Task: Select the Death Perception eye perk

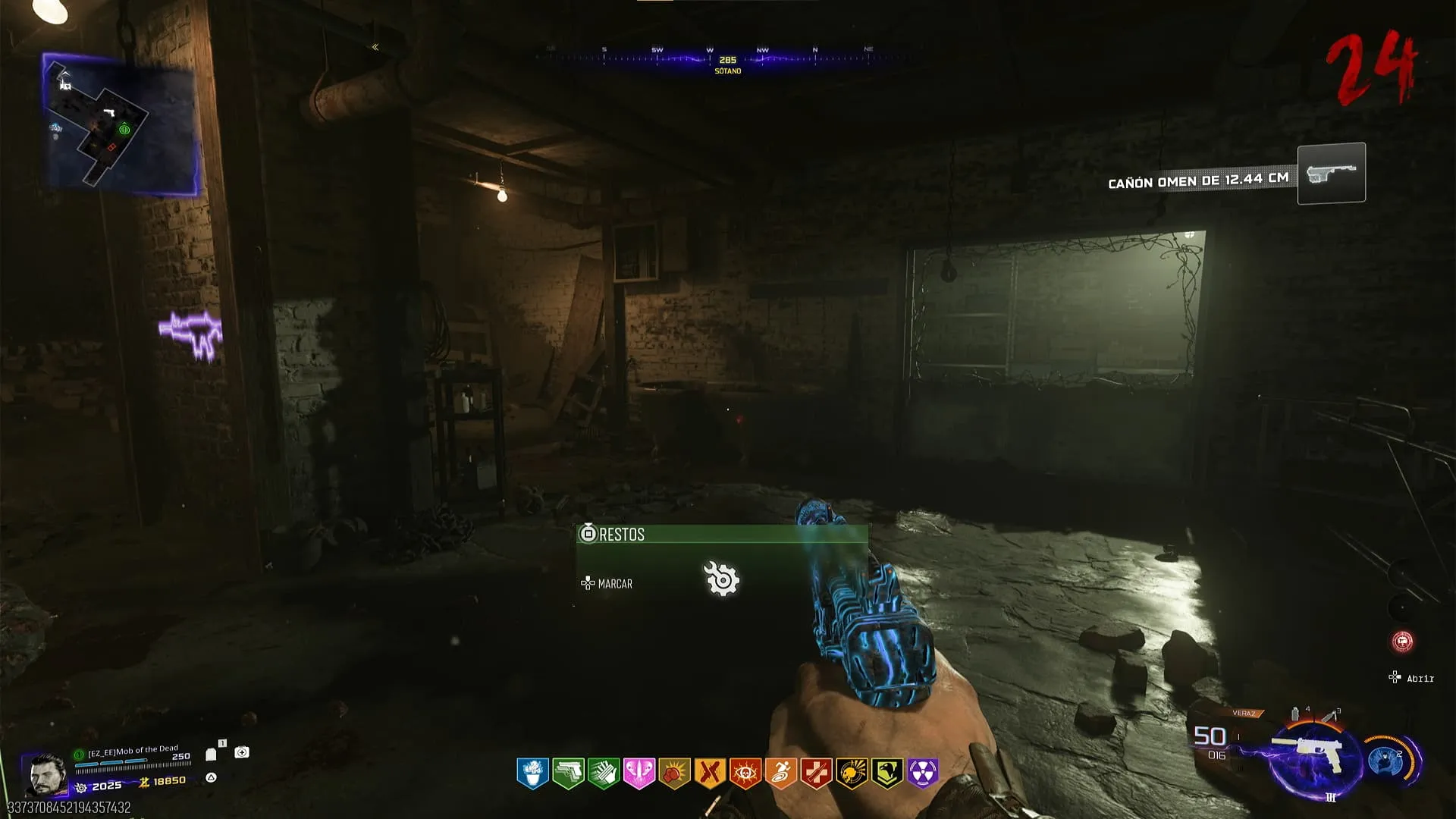Action: [x=745, y=773]
